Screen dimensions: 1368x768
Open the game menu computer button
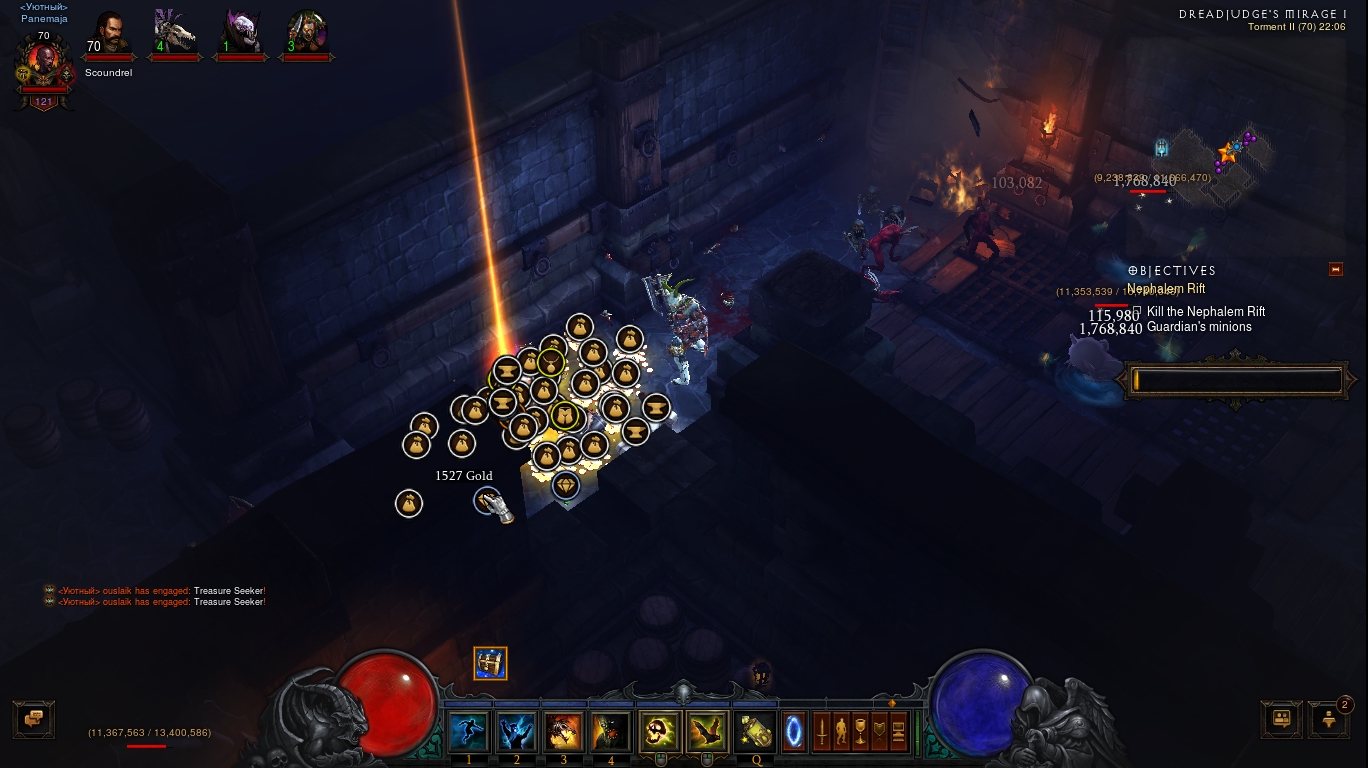(x=898, y=731)
